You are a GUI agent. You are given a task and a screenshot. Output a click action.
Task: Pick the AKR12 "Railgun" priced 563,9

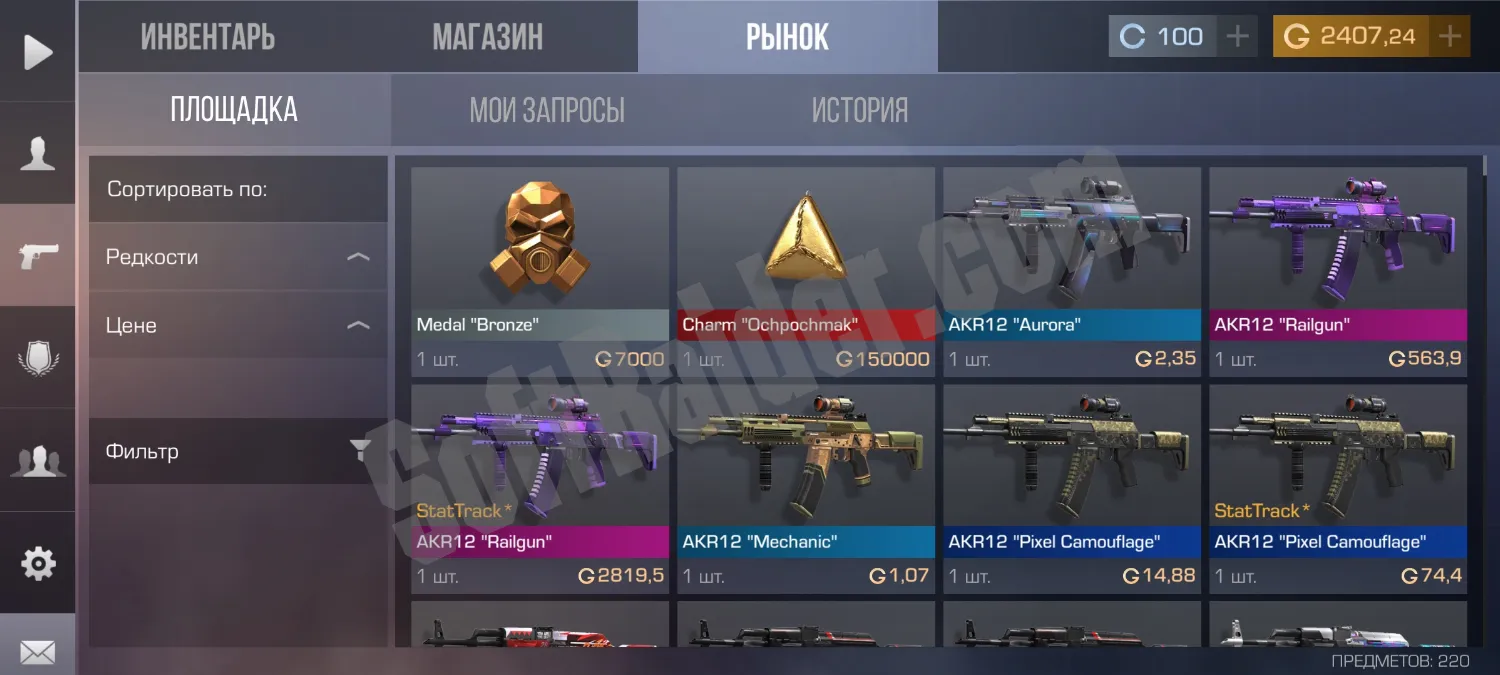pyautogui.click(x=1338, y=271)
